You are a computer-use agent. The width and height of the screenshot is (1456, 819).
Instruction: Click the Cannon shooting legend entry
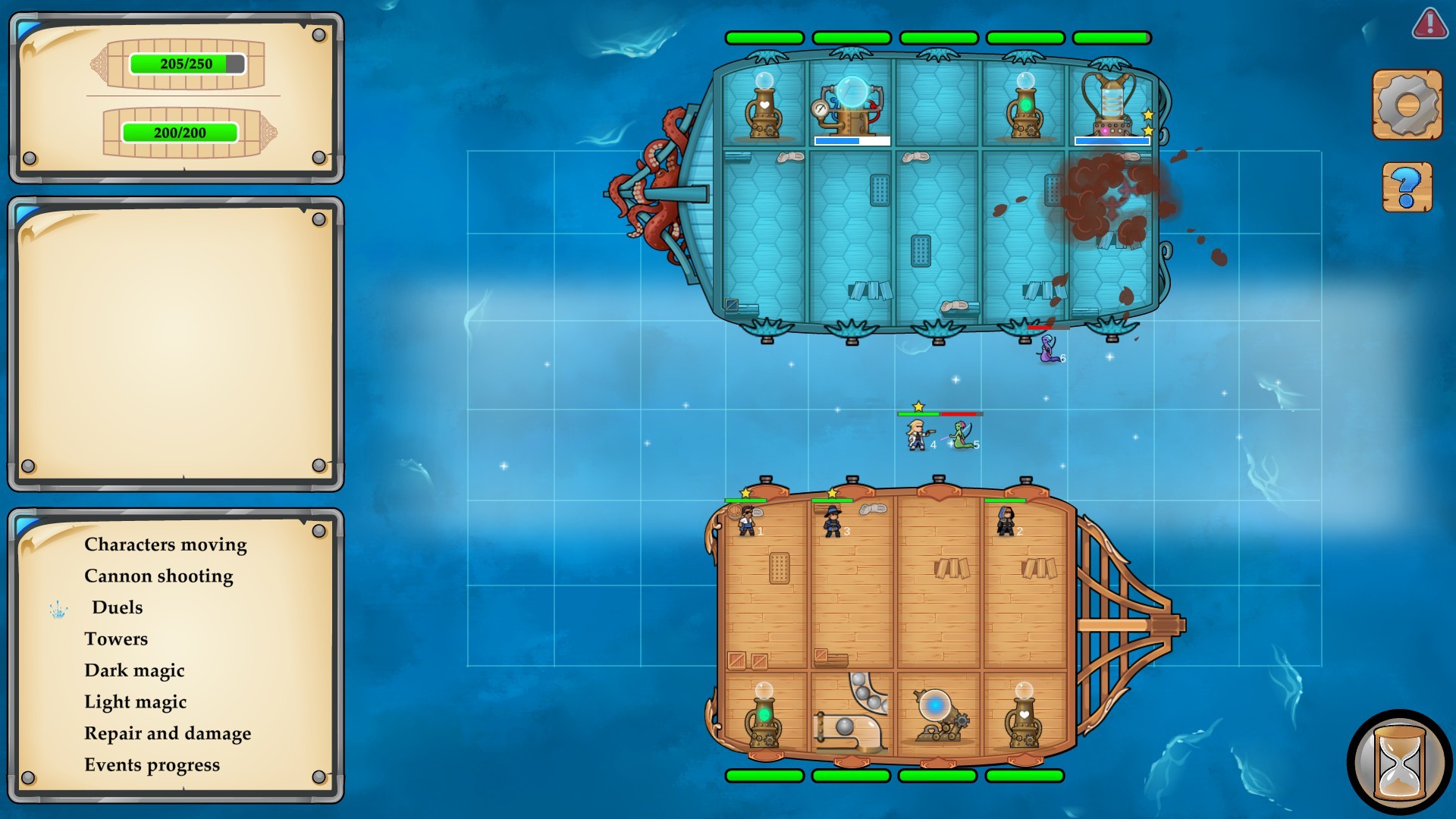159,576
